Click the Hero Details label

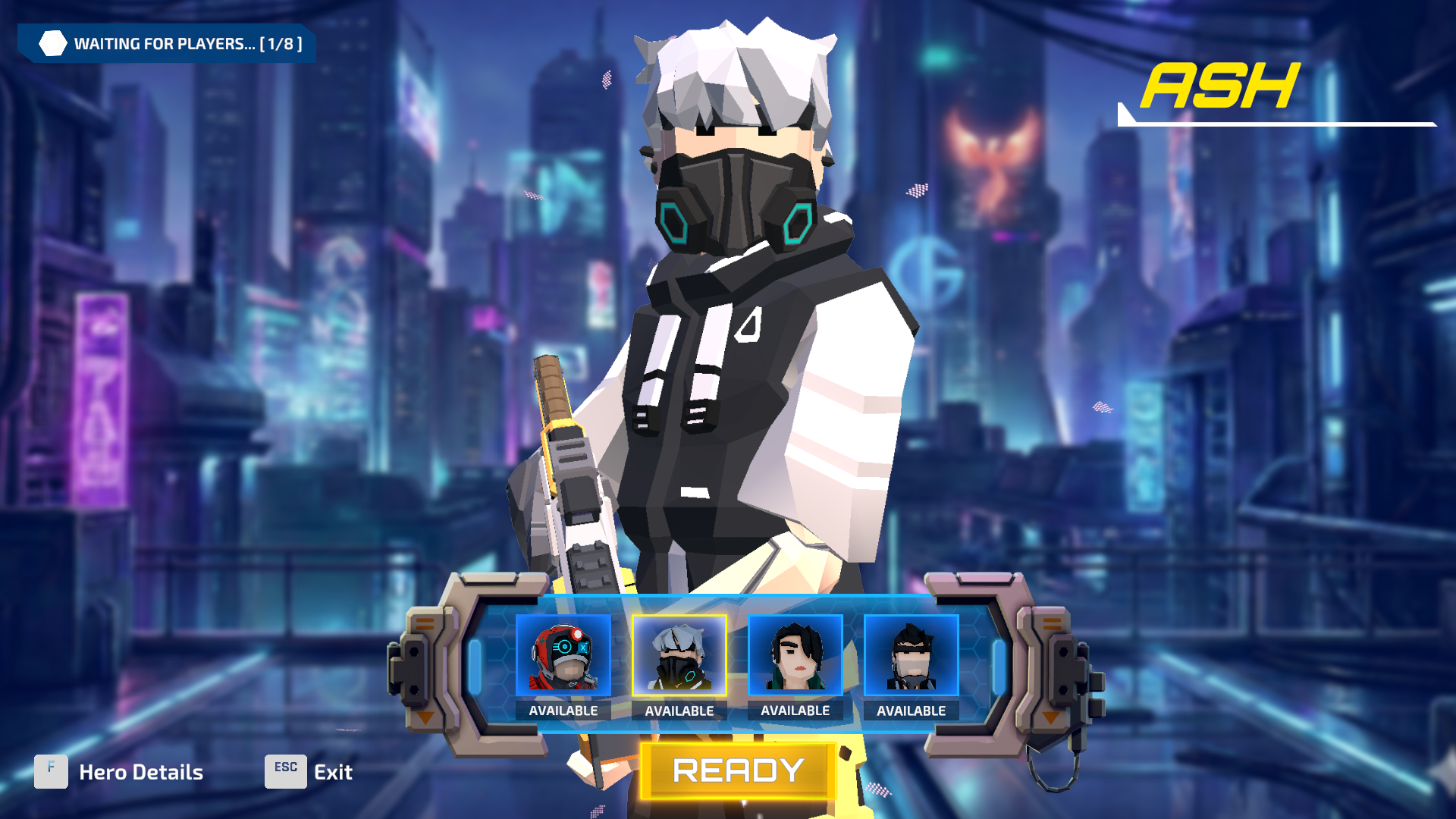point(140,771)
